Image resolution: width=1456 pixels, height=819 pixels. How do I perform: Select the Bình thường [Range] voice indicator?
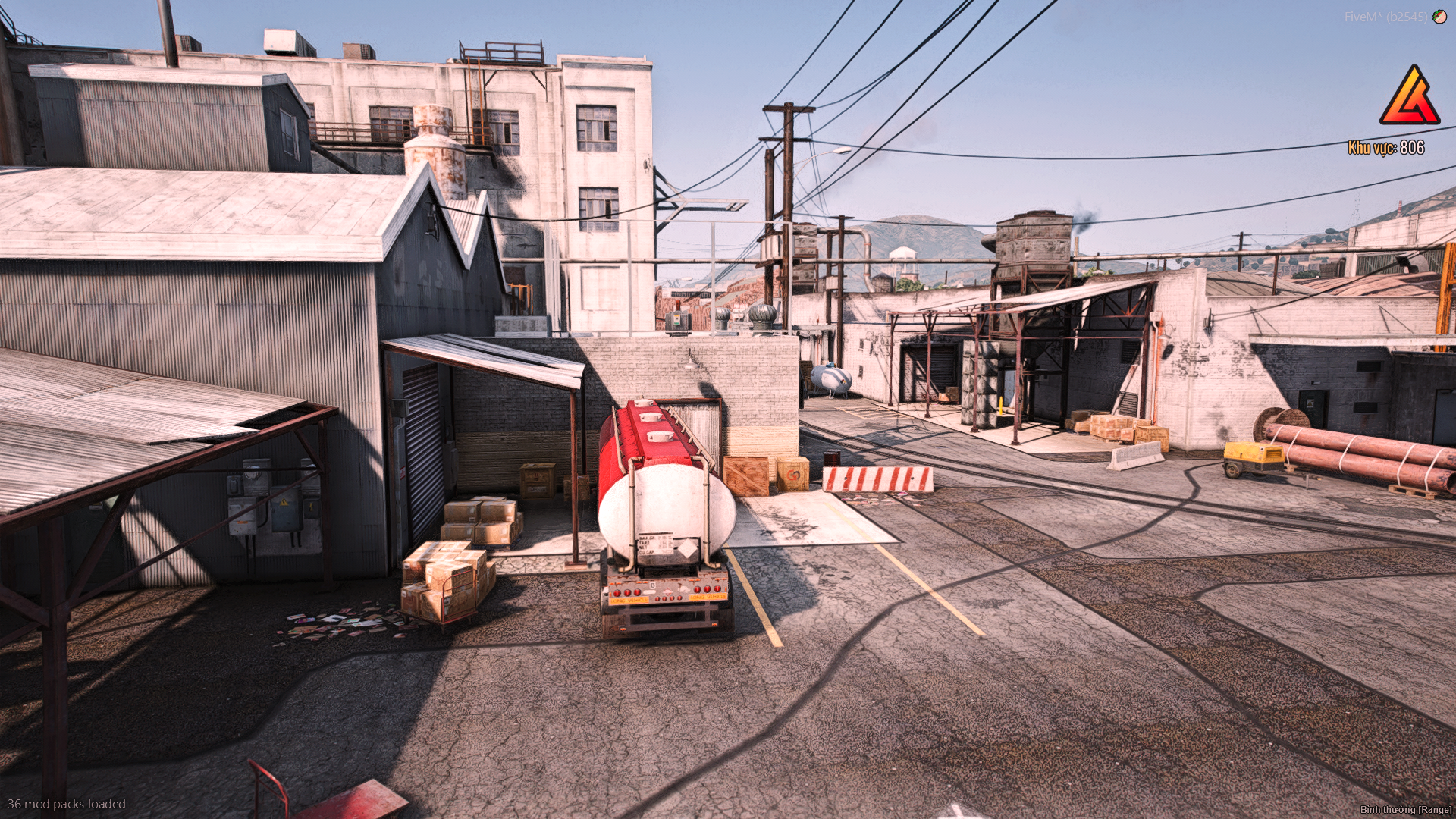point(1405,810)
